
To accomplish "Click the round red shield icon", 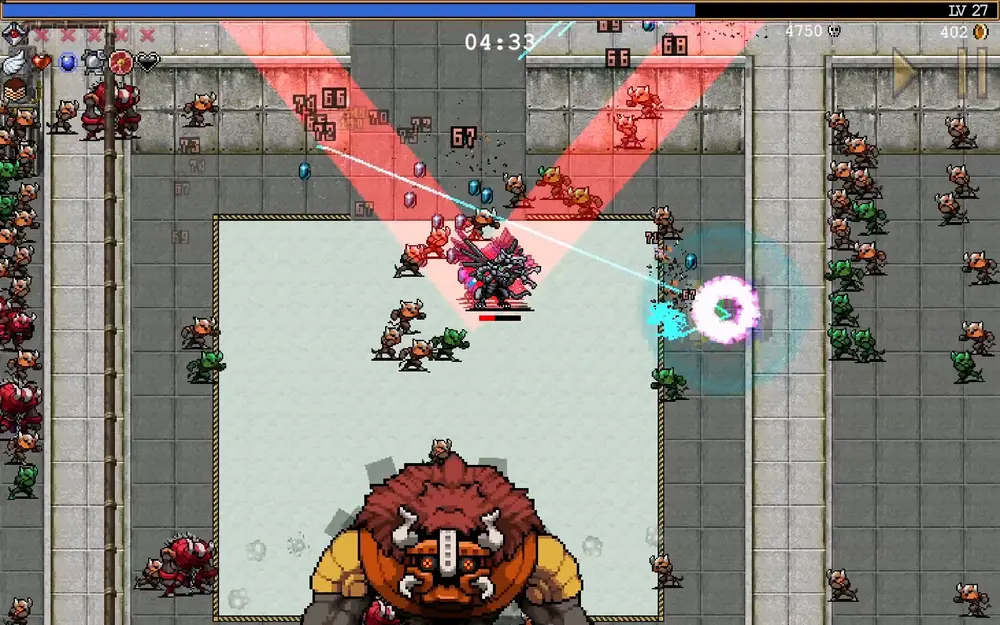I will (x=121, y=63).
